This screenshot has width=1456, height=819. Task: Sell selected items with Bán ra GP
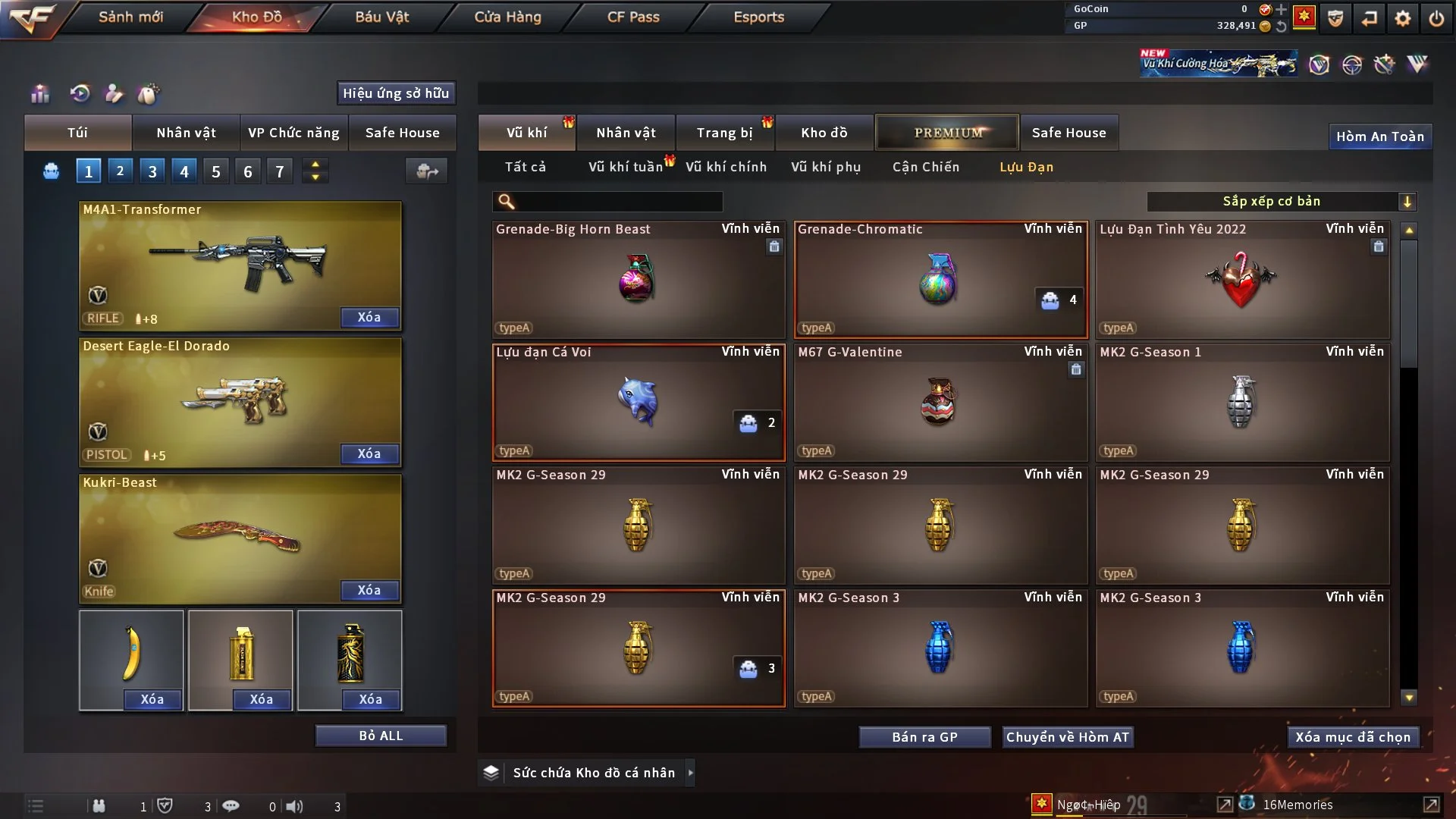pyautogui.click(x=924, y=737)
